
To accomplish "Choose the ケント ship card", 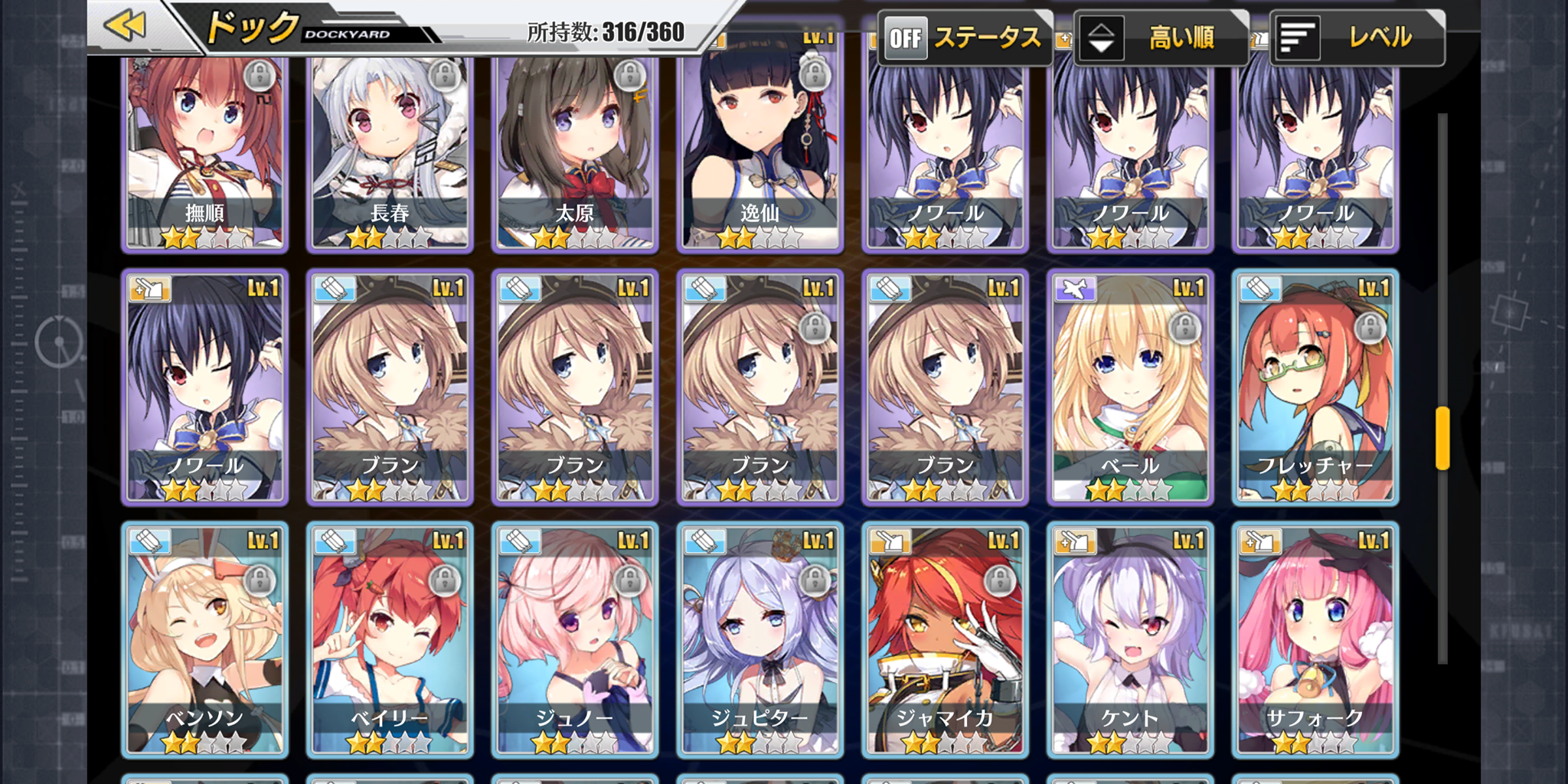I will pyautogui.click(x=1130, y=640).
